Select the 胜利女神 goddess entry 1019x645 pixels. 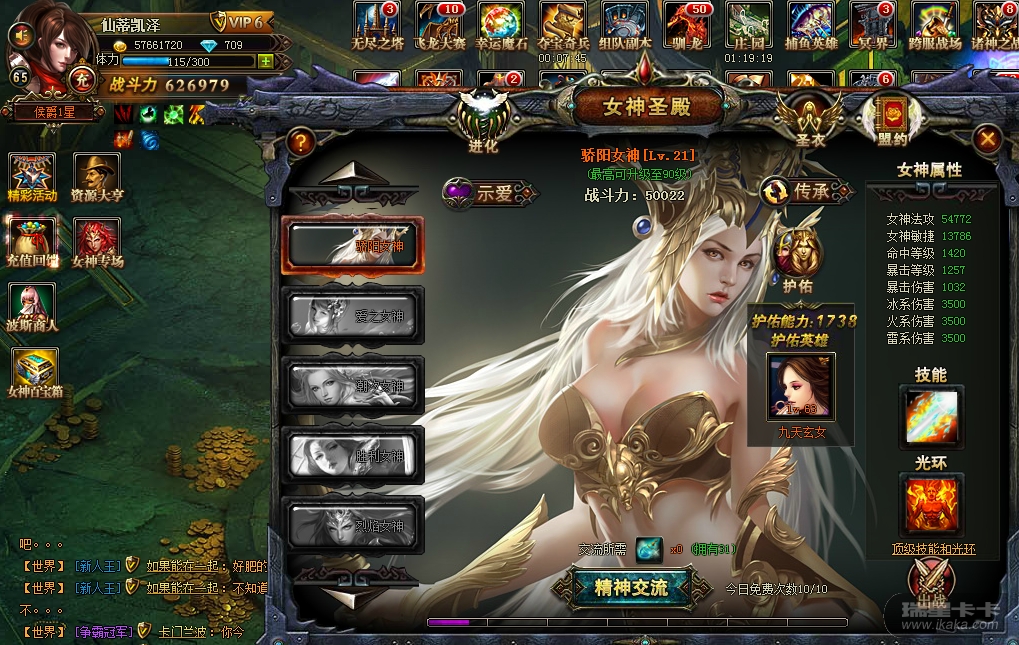pos(354,455)
